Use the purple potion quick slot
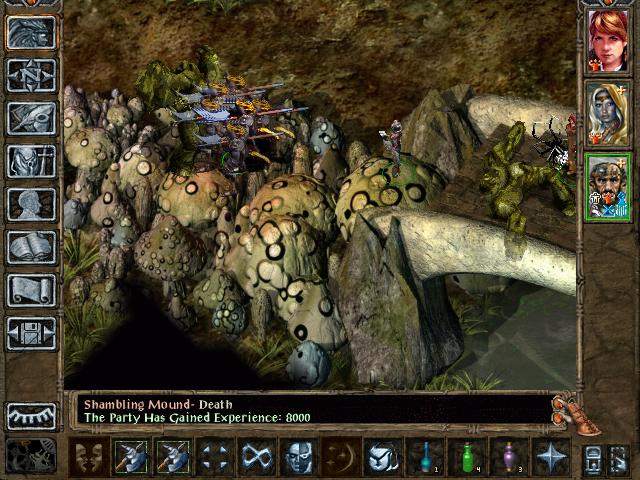The height and width of the screenshot is (480, 640). click(509, 457)
